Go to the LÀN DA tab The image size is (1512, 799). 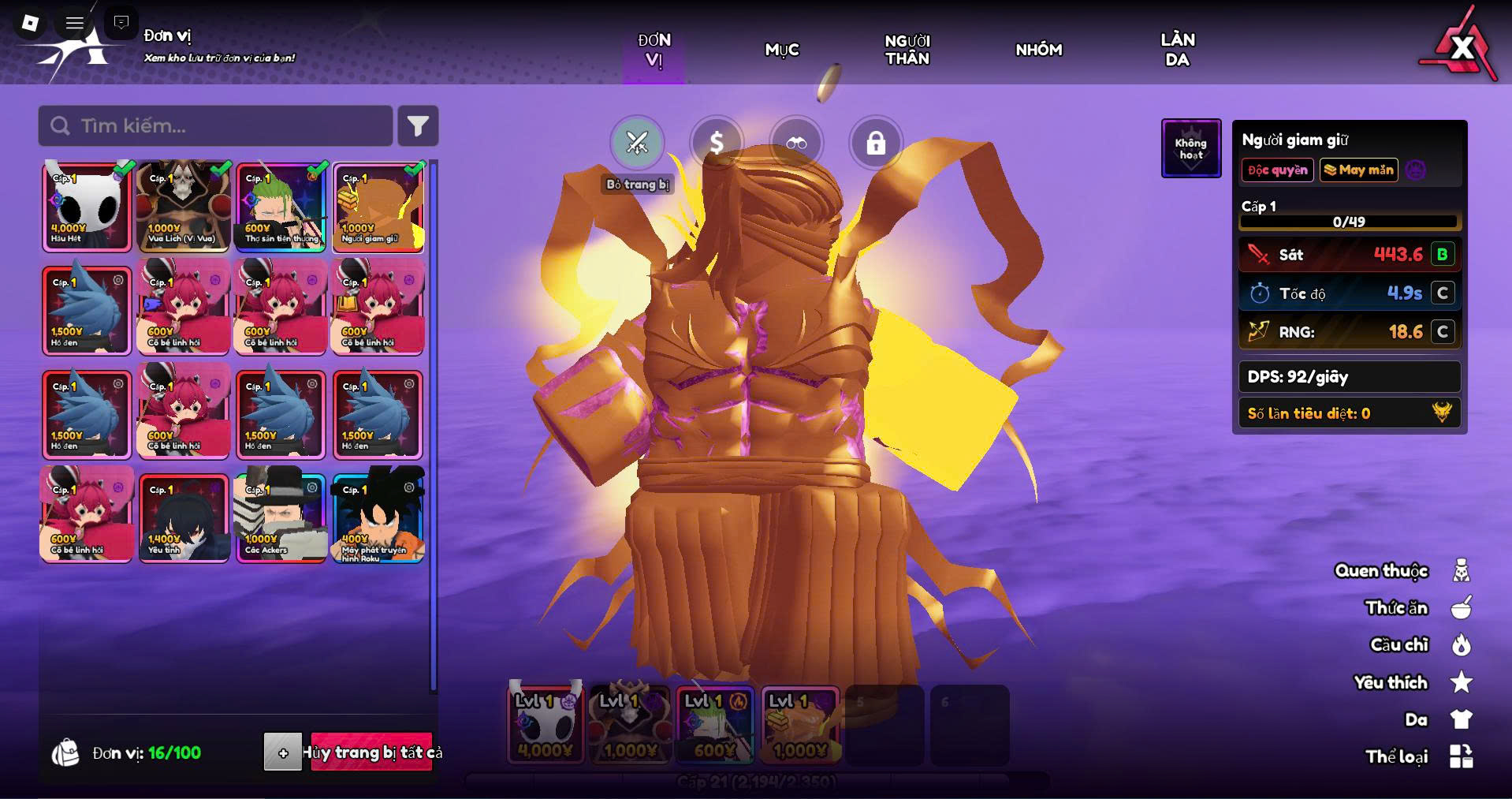pos(1177,50)
